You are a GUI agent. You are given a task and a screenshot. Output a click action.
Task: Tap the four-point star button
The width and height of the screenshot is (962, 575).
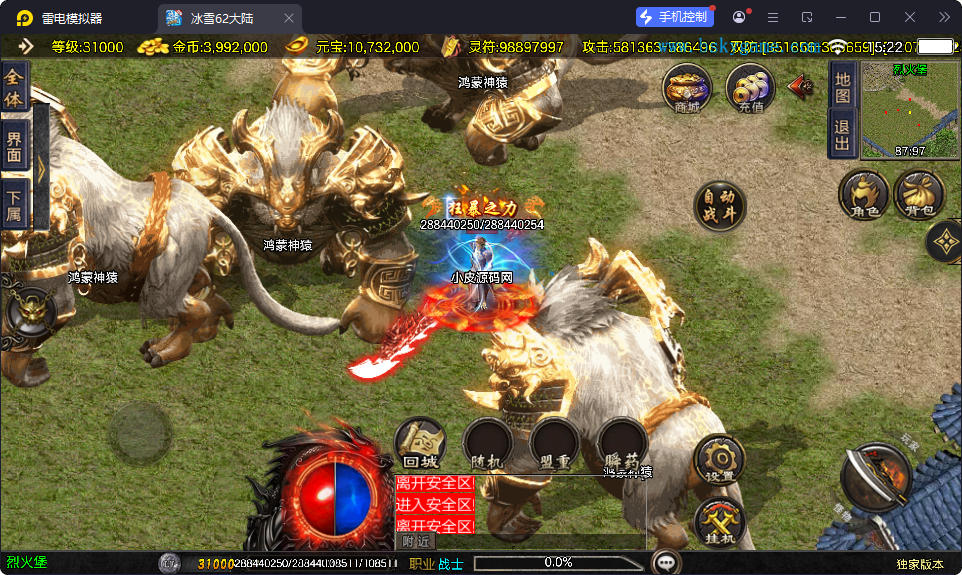tap(945, 240)
